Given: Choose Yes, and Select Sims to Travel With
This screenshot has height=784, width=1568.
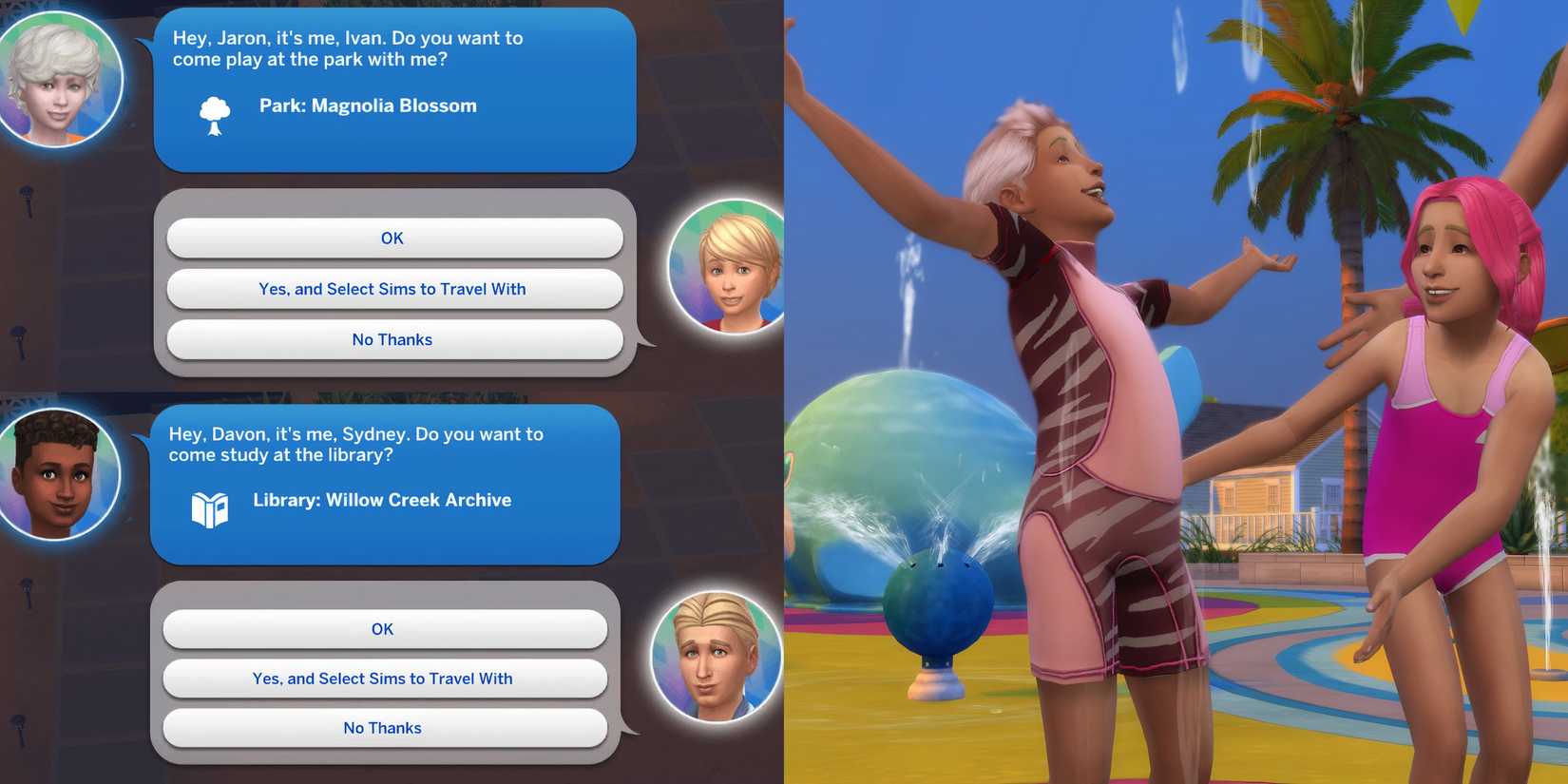Looking at the screenshot, I should (x=392, y=289).
